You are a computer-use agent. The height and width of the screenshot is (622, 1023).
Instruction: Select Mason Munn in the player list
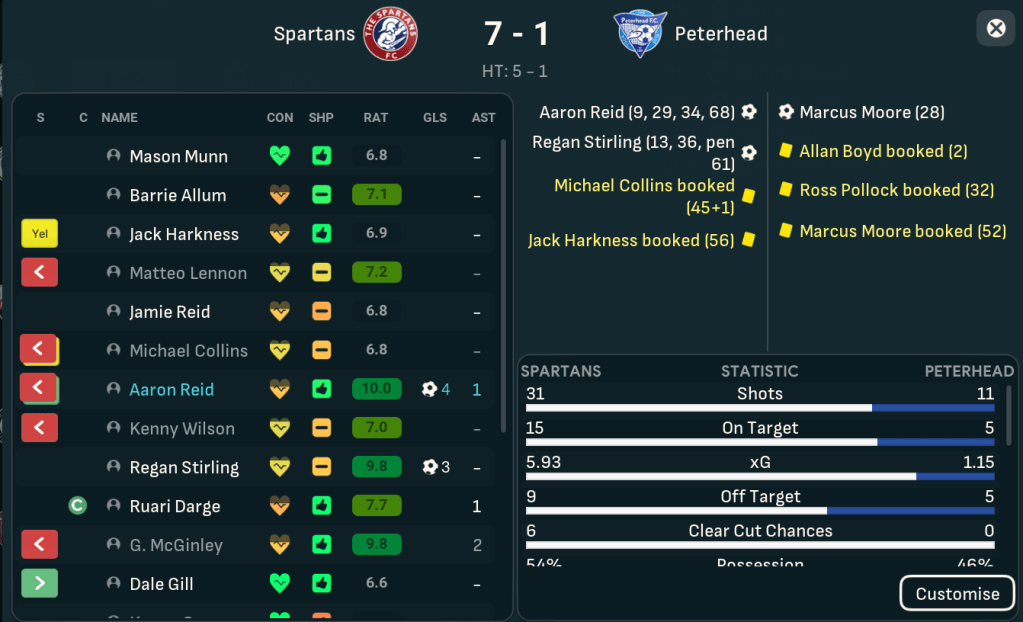(178, 156)
